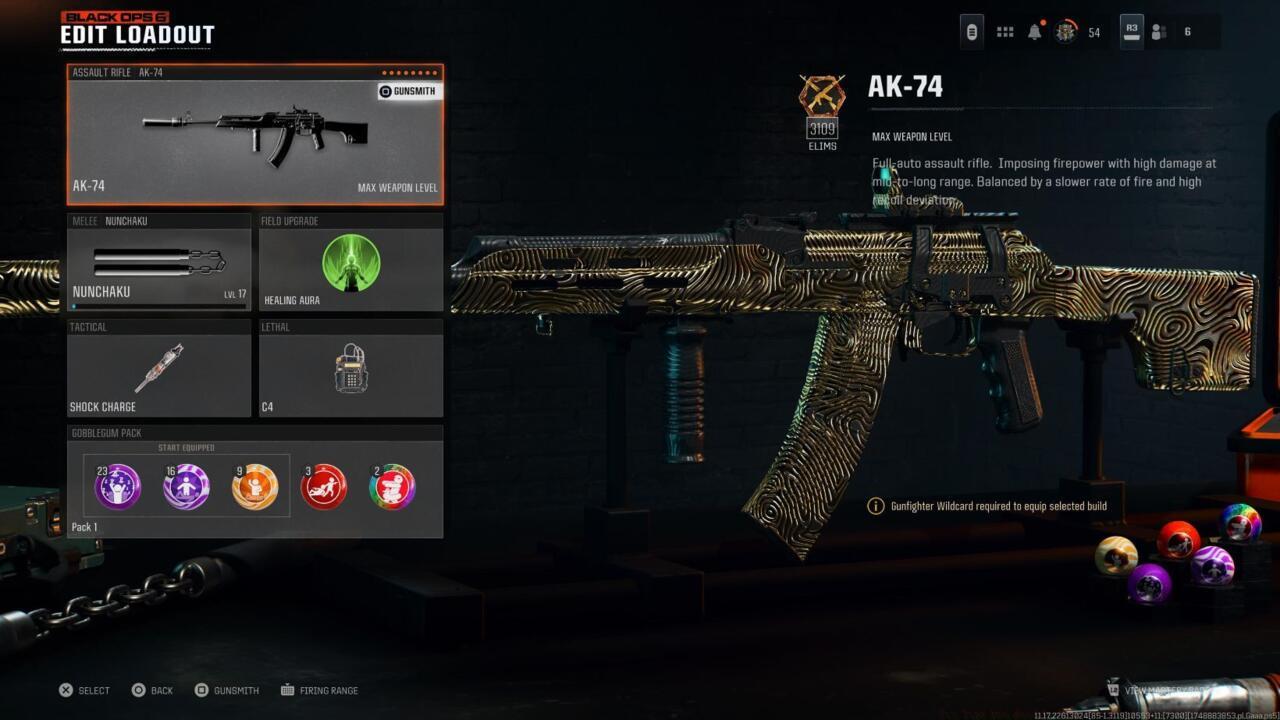1280x720 pixels.
Task: Click the purple GobbleGum with 23 charges
Action: [x=117, y=486]
